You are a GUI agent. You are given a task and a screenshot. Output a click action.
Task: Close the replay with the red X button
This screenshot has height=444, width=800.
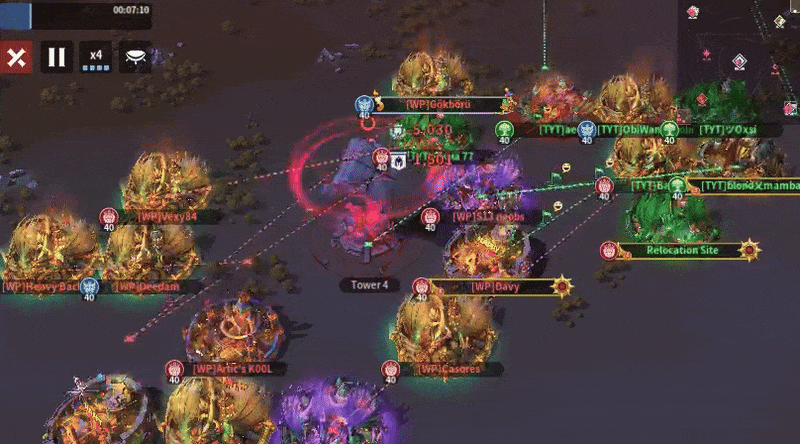point(16,57)
